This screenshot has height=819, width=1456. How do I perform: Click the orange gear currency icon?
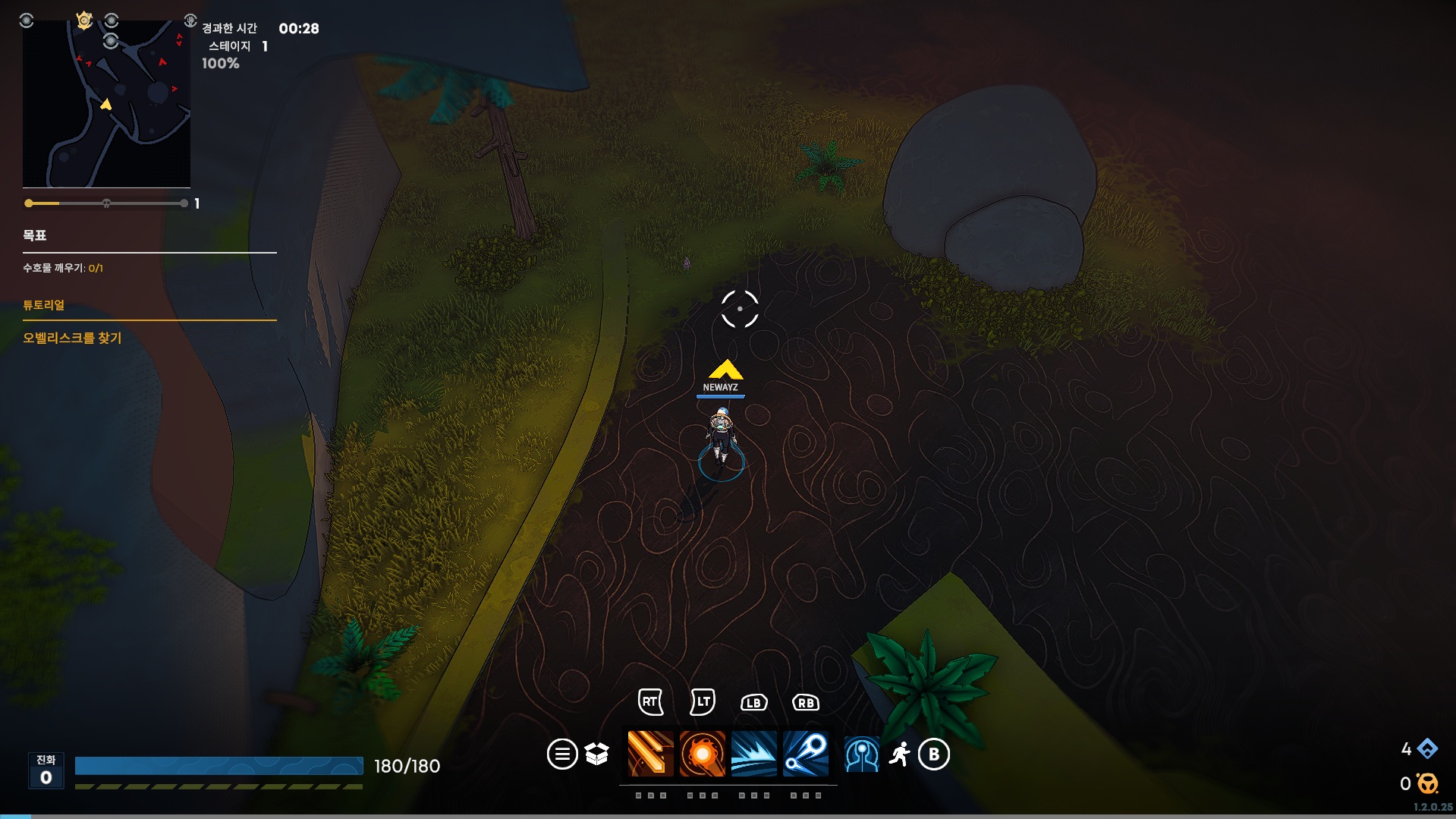tap(1427, 783)
